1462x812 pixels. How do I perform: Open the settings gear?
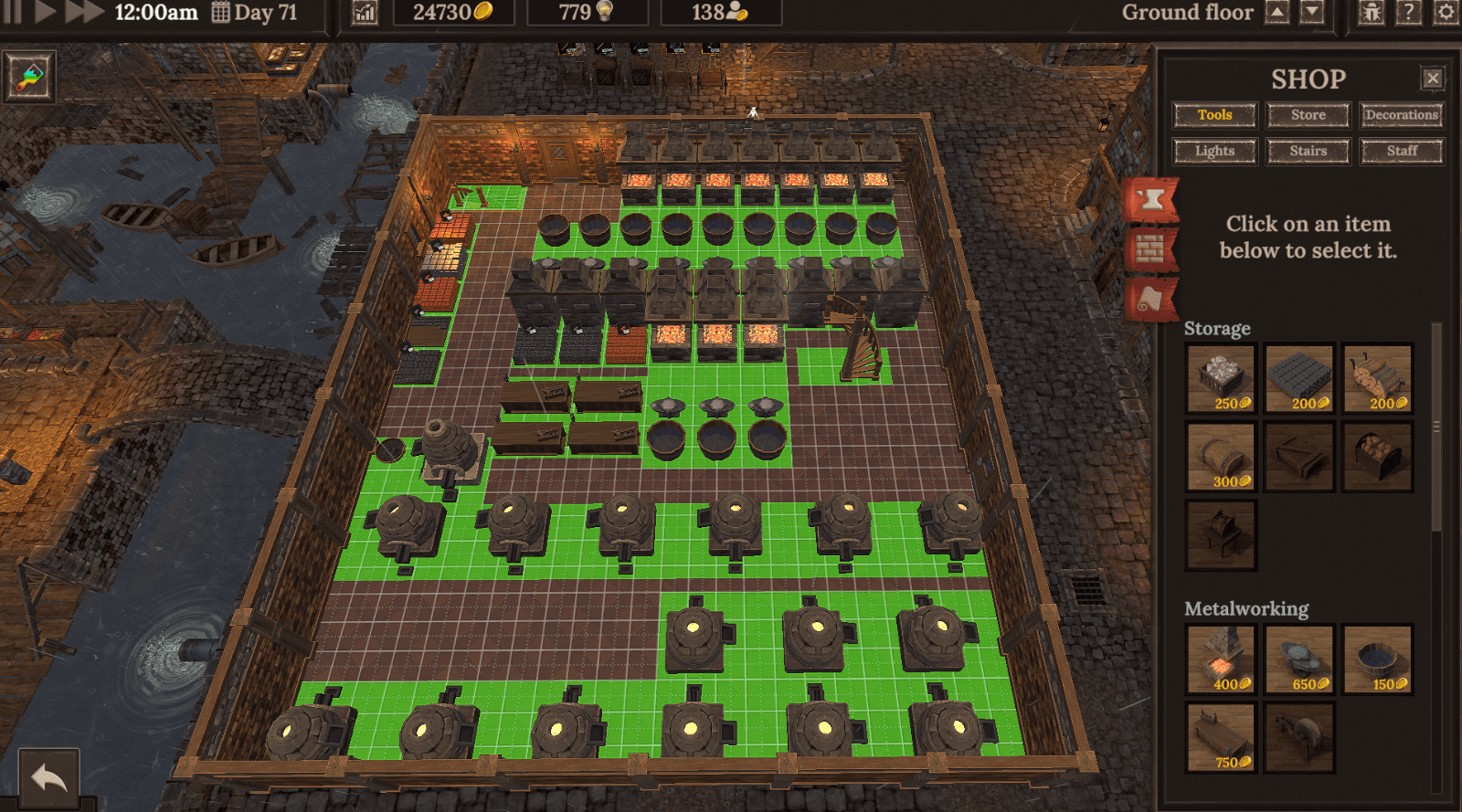[1444, 13]
